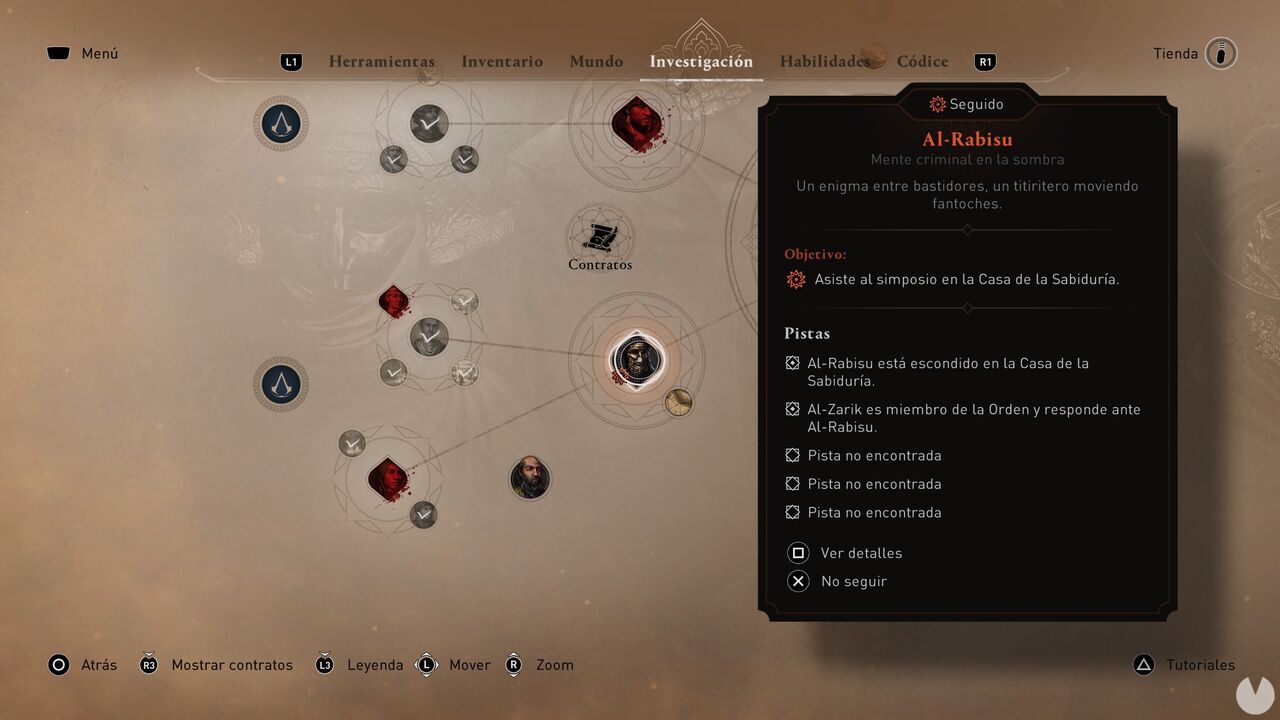This screenshot has width=1280, height=720.
Task: Open the Tienda store icon
Action: tap(1222, 53)
